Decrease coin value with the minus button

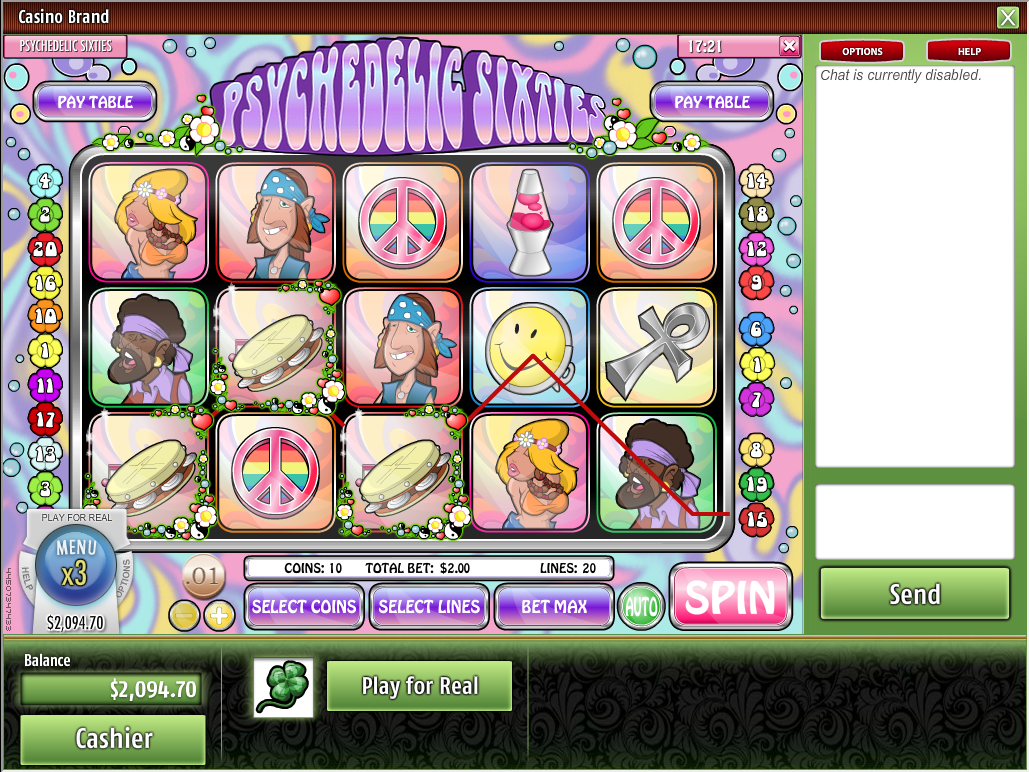click(185, 616)
